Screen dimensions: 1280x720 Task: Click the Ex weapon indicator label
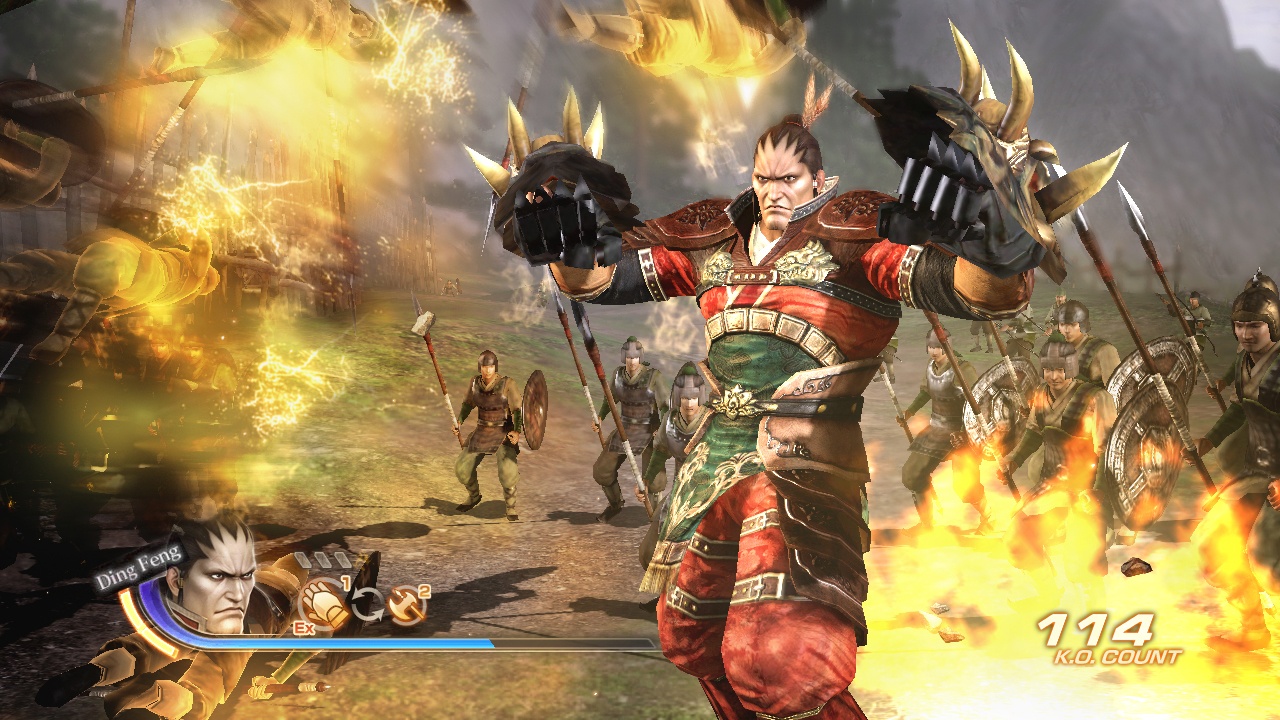[x=304, y=628]
